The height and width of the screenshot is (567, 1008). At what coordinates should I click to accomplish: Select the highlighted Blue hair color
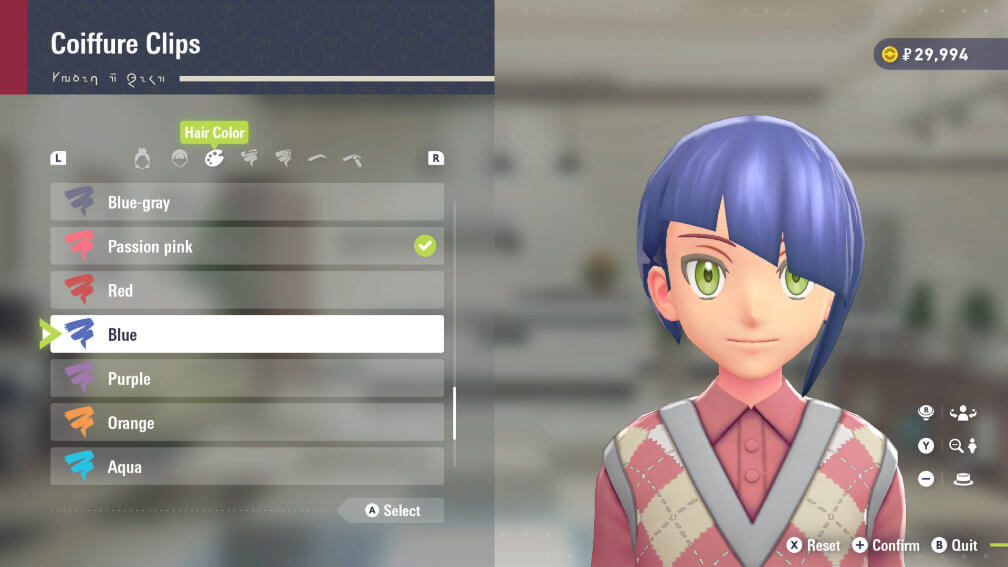coord(247,334)
